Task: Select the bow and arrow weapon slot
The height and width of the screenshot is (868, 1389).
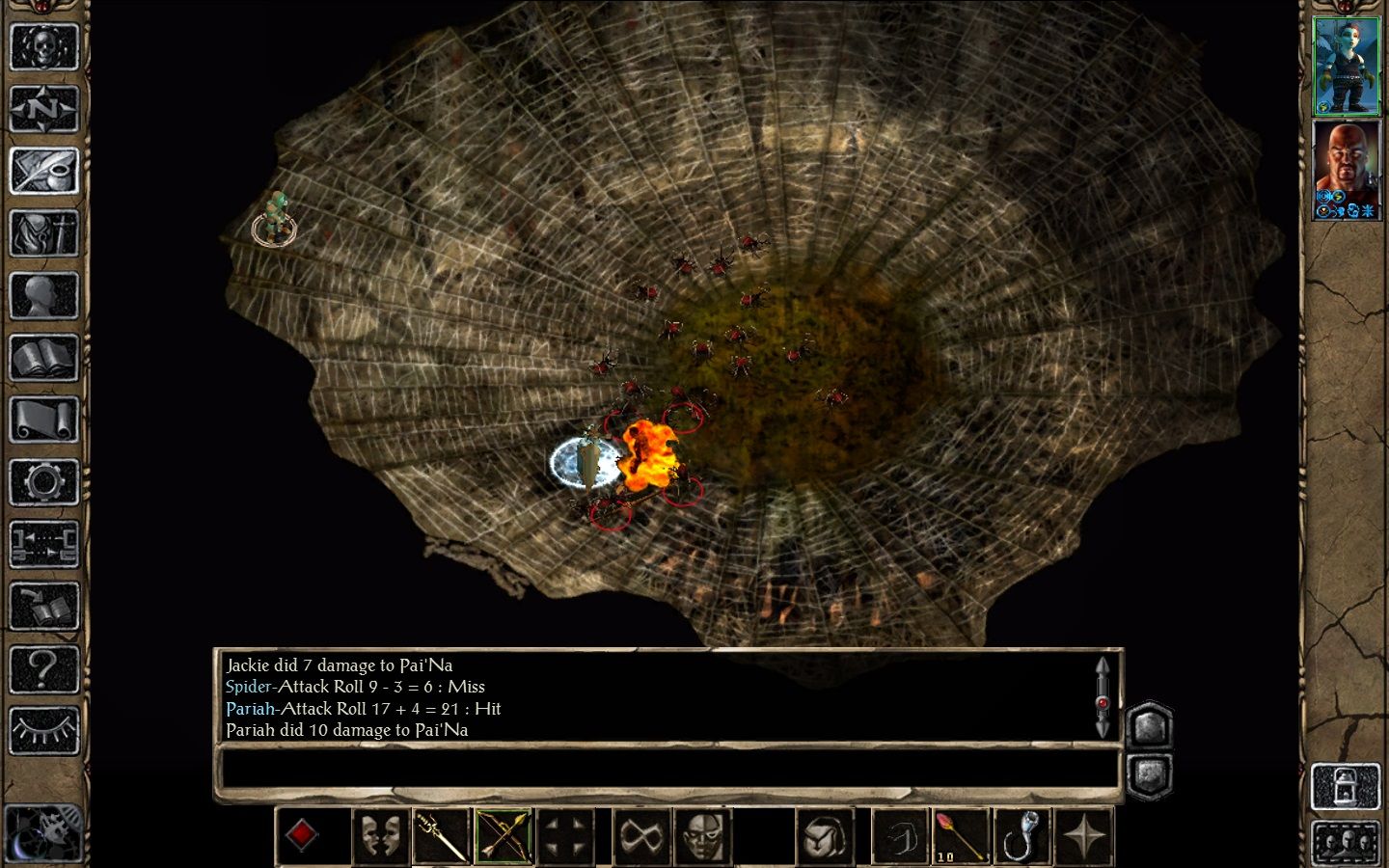Action: click(x=503, y=835)
